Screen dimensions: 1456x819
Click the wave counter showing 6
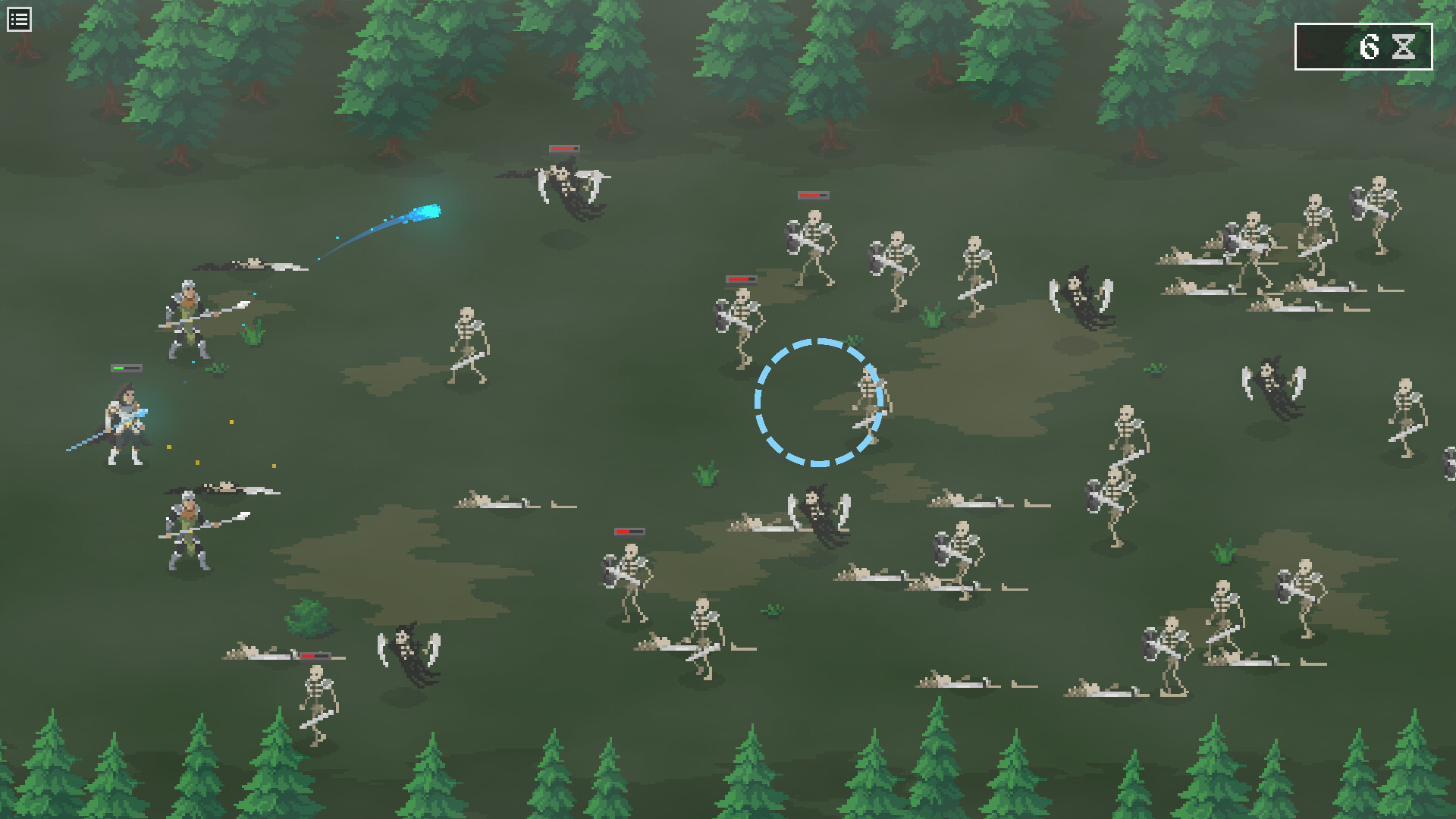1370,47
